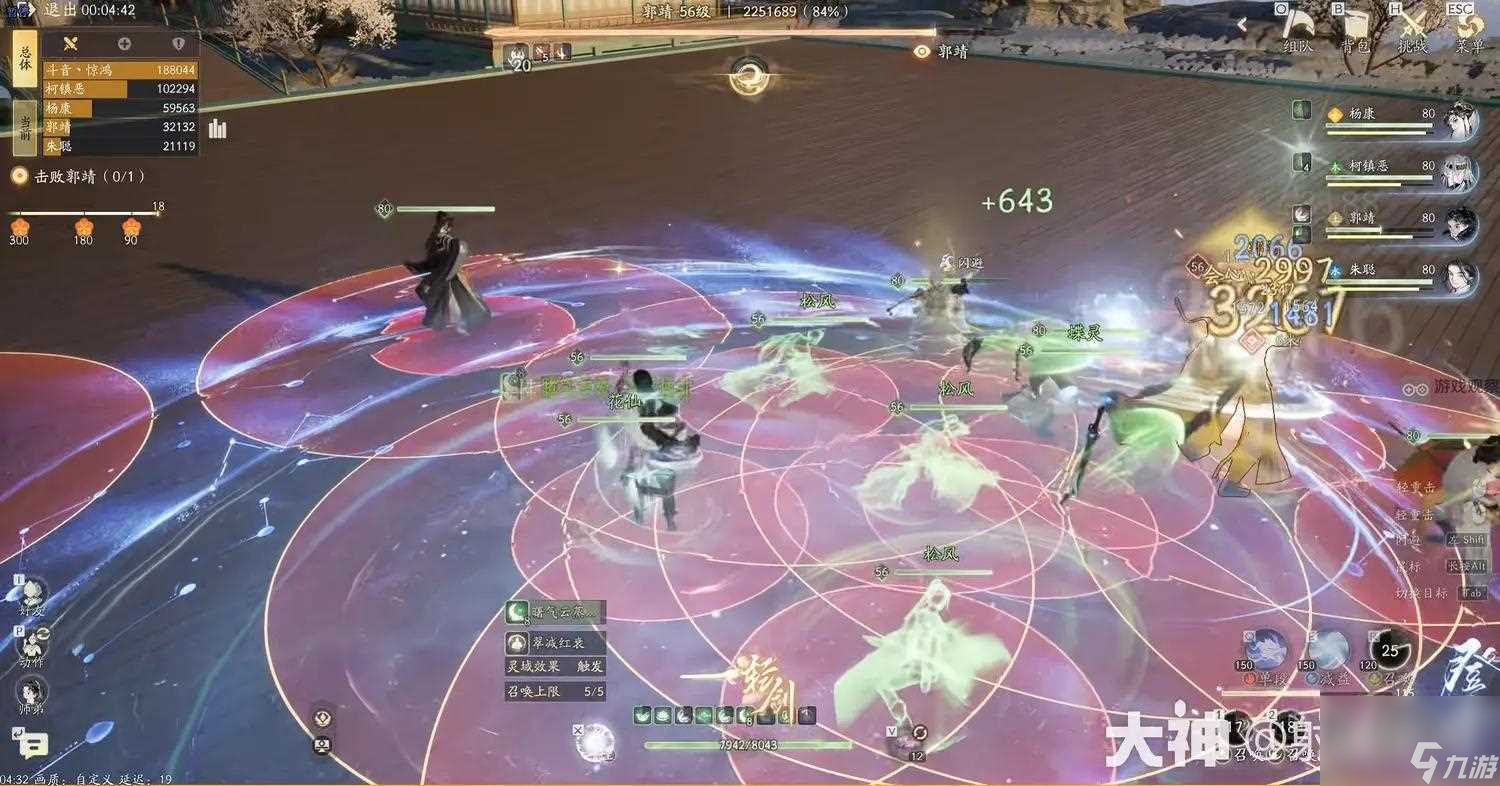Open the damage statistics bar-chart icon
1500x786 pixels.
pyautogui.click(x=217, y=130)
